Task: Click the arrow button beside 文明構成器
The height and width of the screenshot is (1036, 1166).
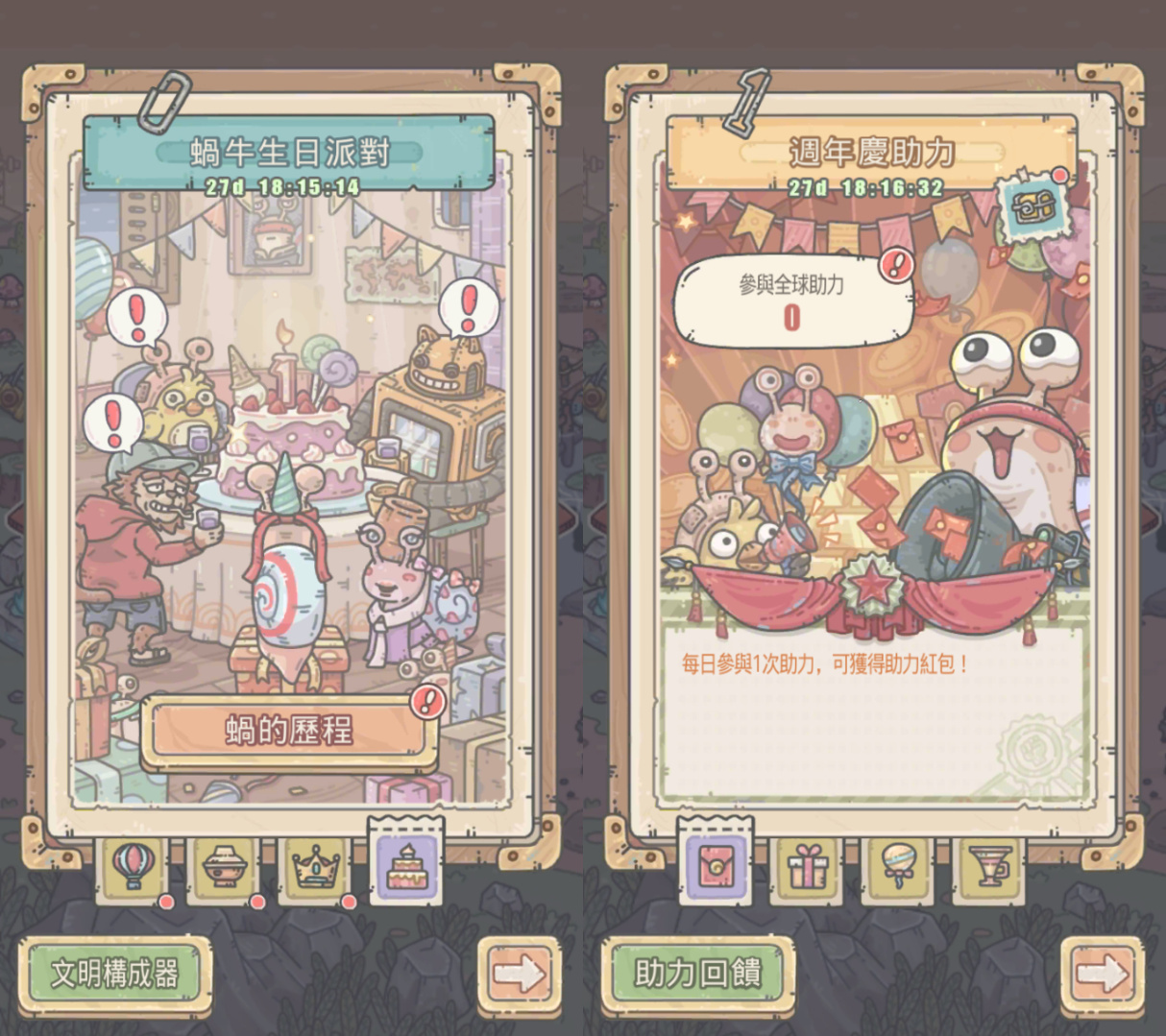Action: coord(519,975)
